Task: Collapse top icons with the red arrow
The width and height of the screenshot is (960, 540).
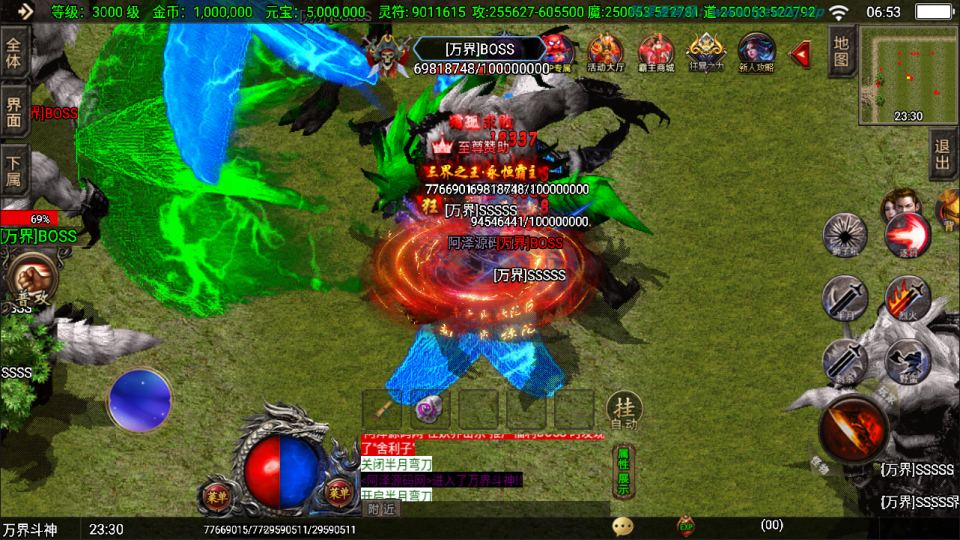Action: (800, 53)
